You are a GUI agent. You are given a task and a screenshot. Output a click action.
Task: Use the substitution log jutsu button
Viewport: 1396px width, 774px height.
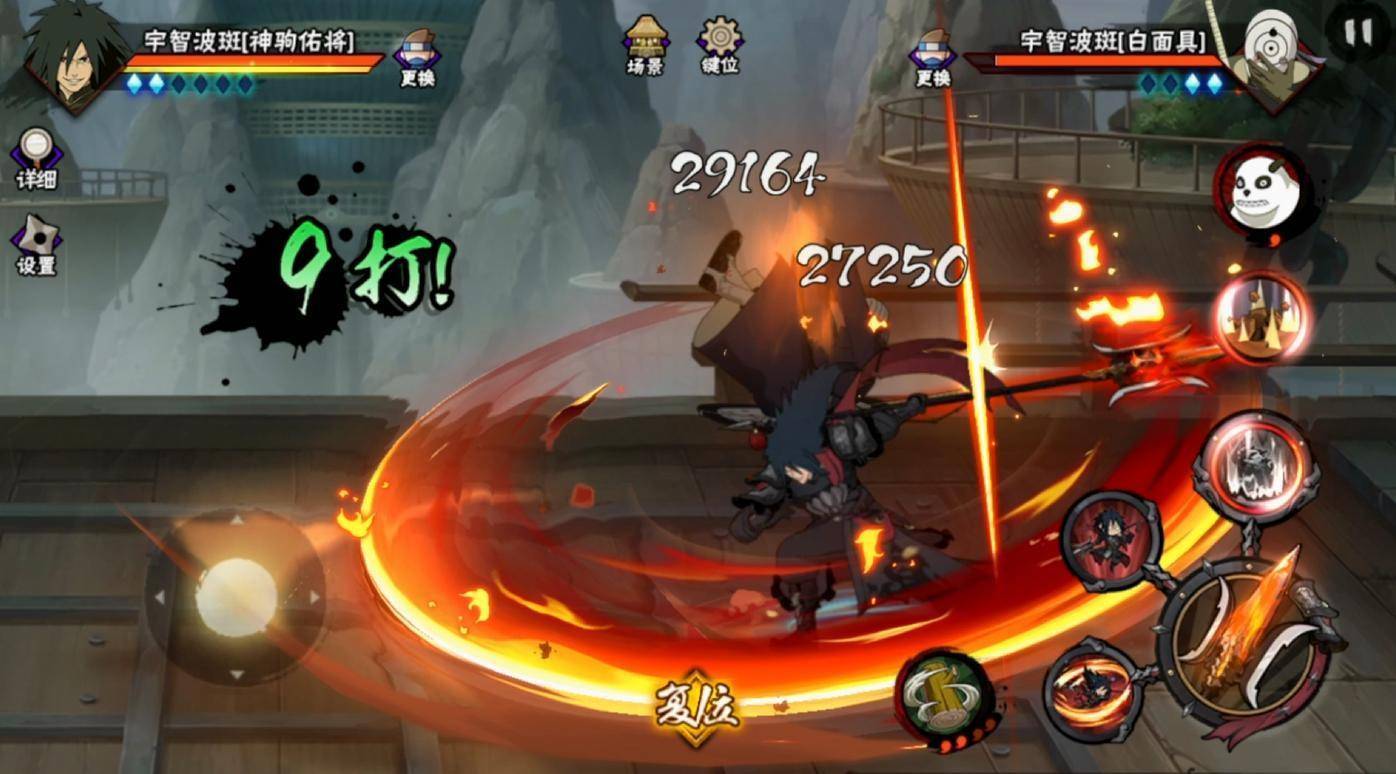pos(943,695)
